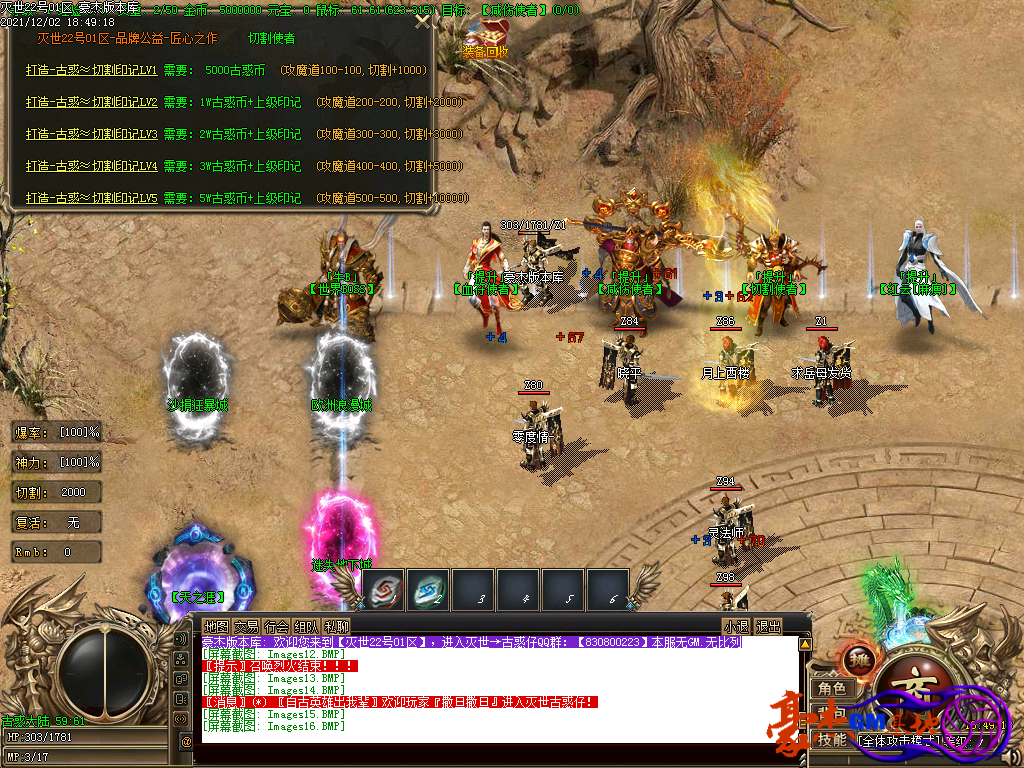Click the 退出 exit game button

pyautogui.click(x=768, y=626)
